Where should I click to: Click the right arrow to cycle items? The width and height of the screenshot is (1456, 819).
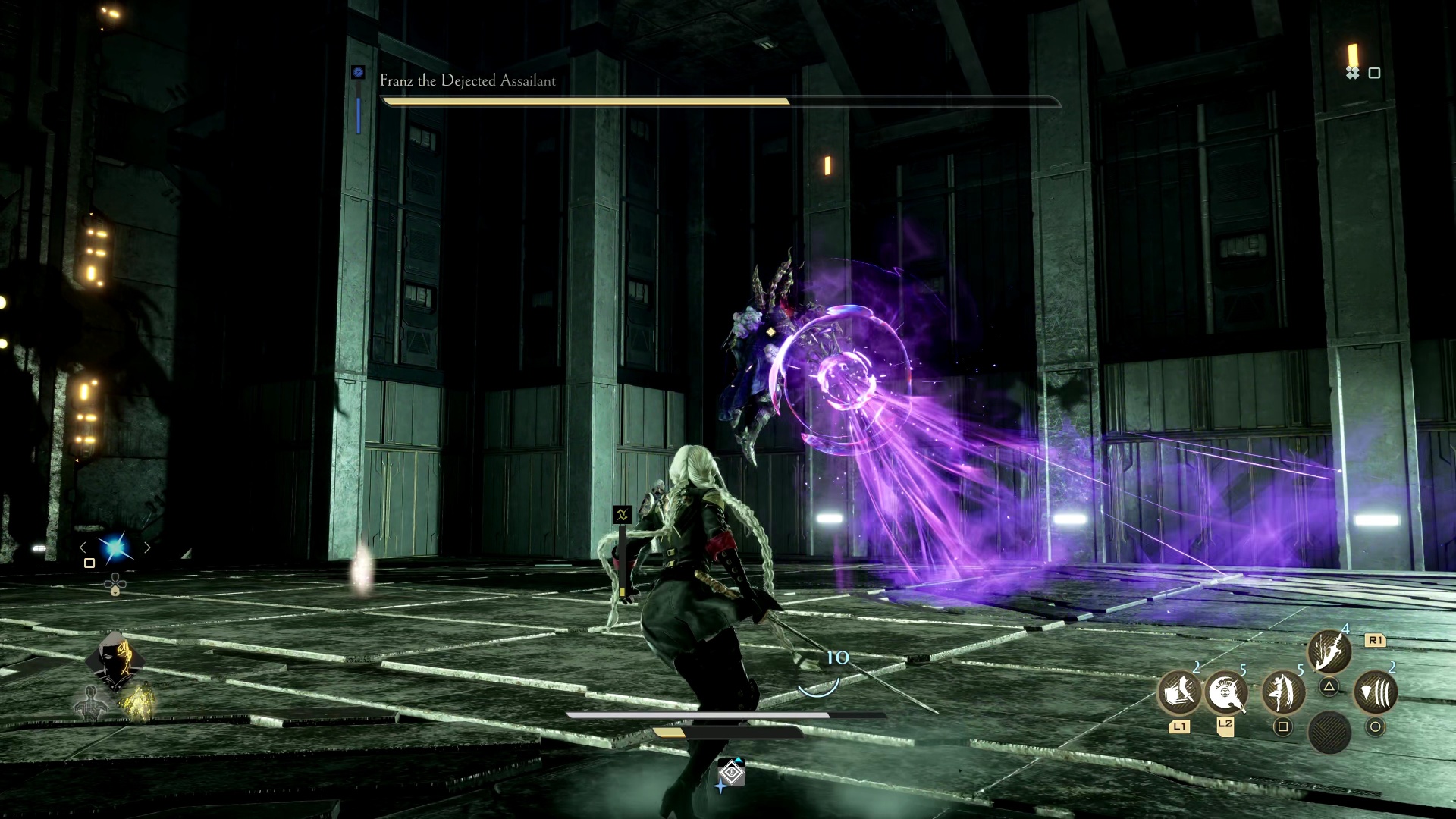(x=147, y=547)
